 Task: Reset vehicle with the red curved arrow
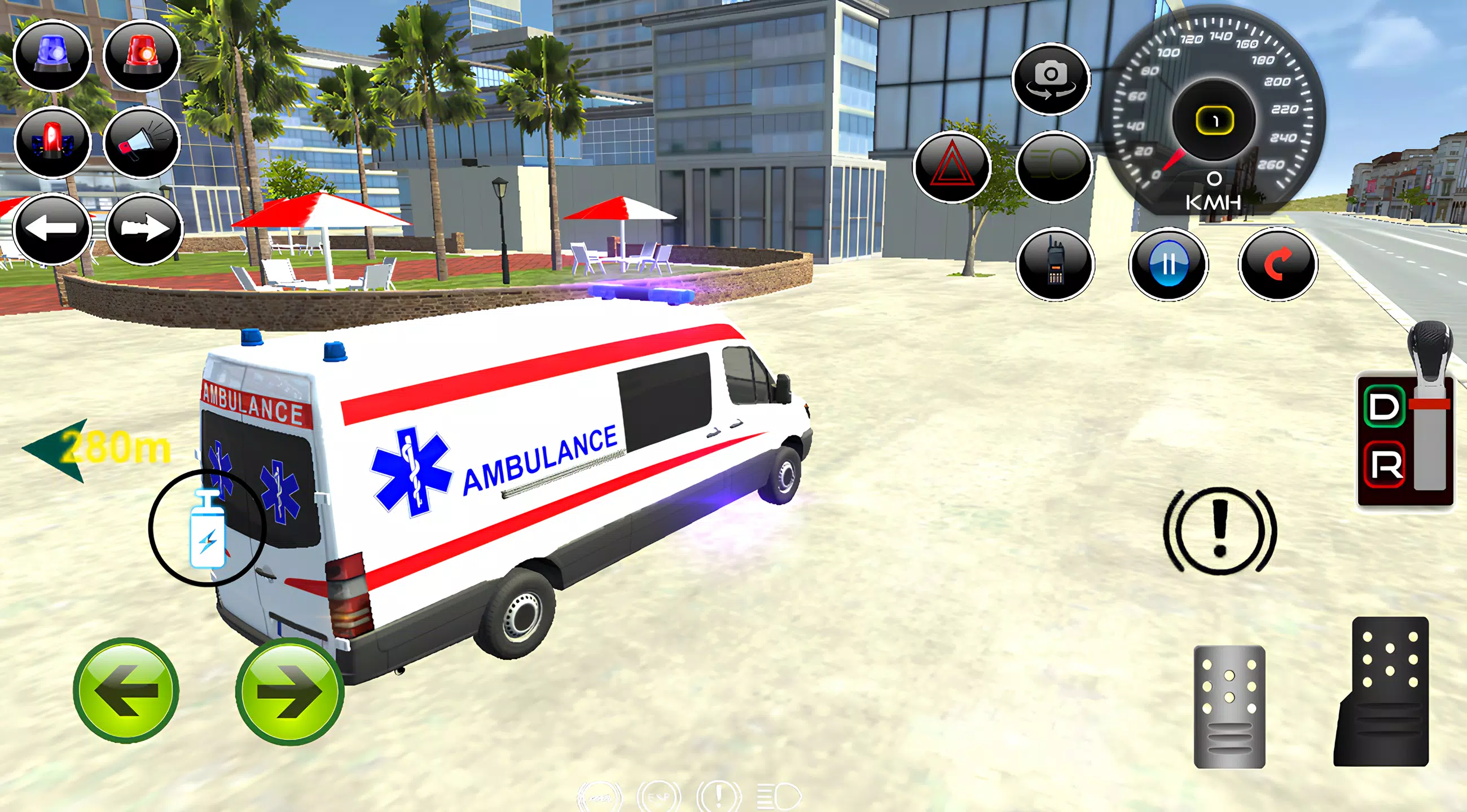pyautogui.click(x=1277, y=264)
